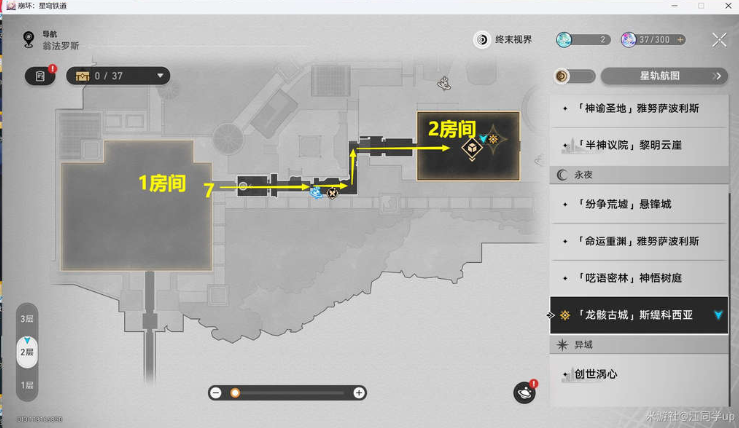
Task: Choose 「纷争荒墟」悬锋城 in the list
Action: click(x=639, y=207)
